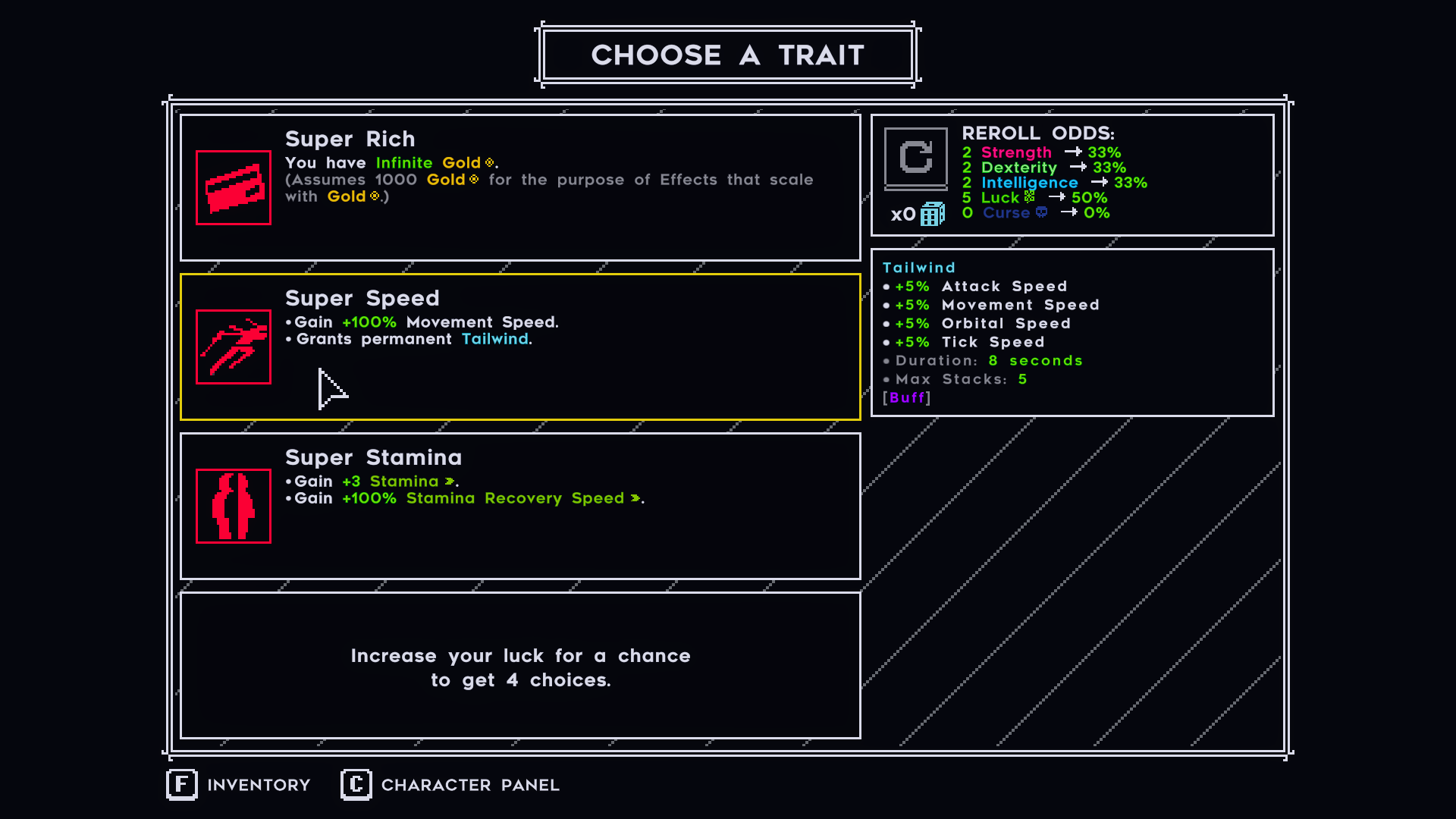Click the Curse skull icon in reroll odds

point(1042,213)
